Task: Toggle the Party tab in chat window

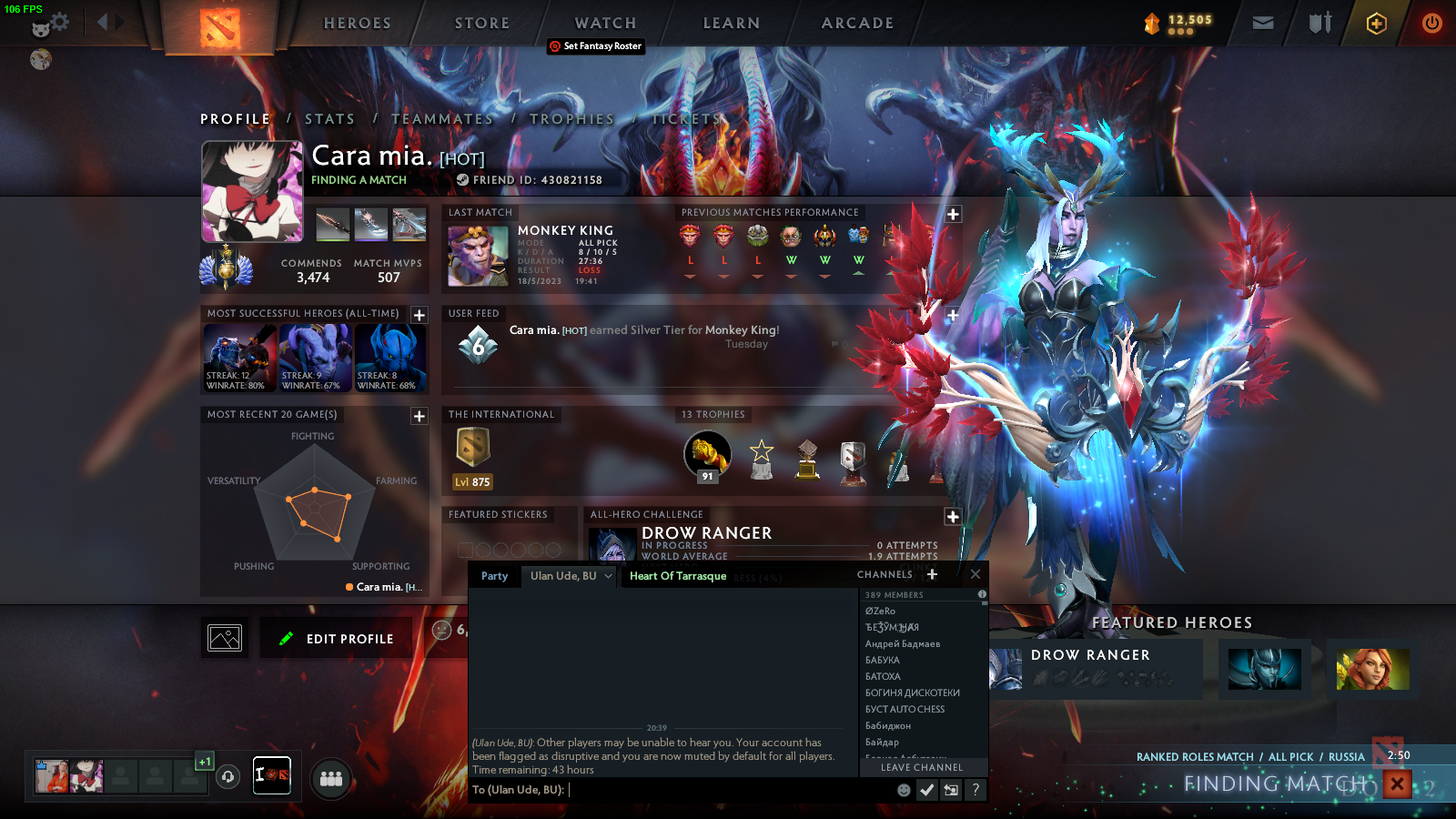Action: tap(494, 576)
